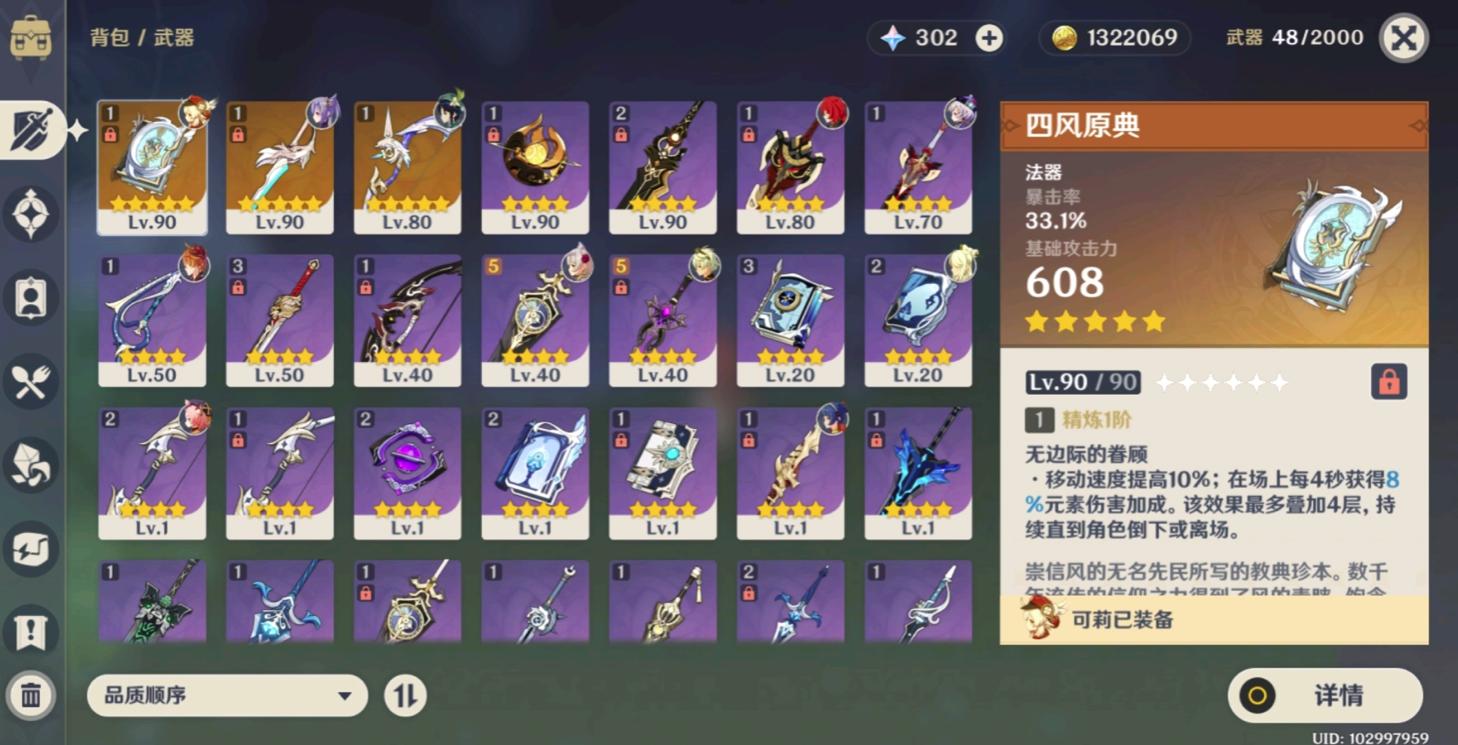Image resolution: width=1458 pixels, height=745 pixels.
Task: Close the inventory with the X button
Action: 1403,38
